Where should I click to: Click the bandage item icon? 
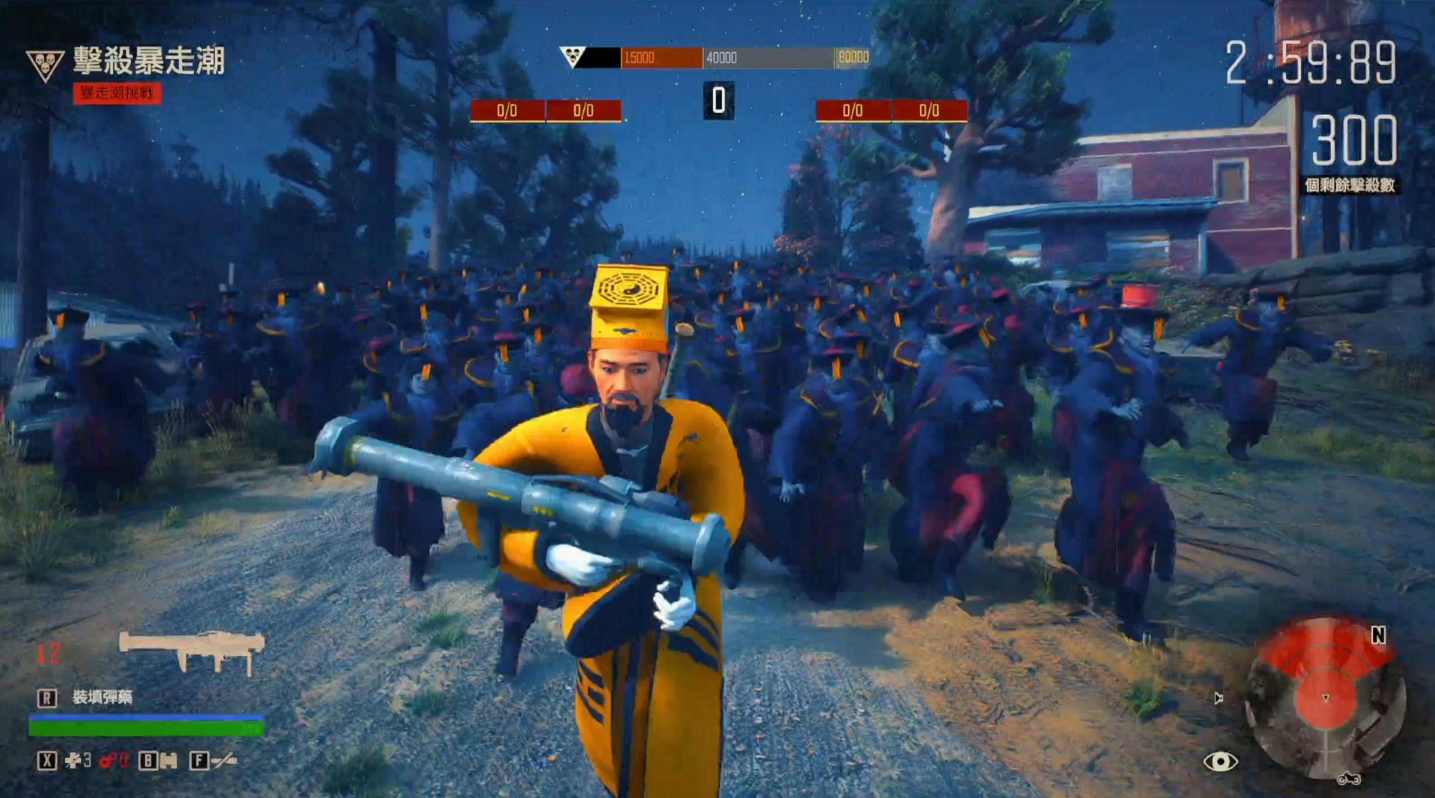click(168, 761)
